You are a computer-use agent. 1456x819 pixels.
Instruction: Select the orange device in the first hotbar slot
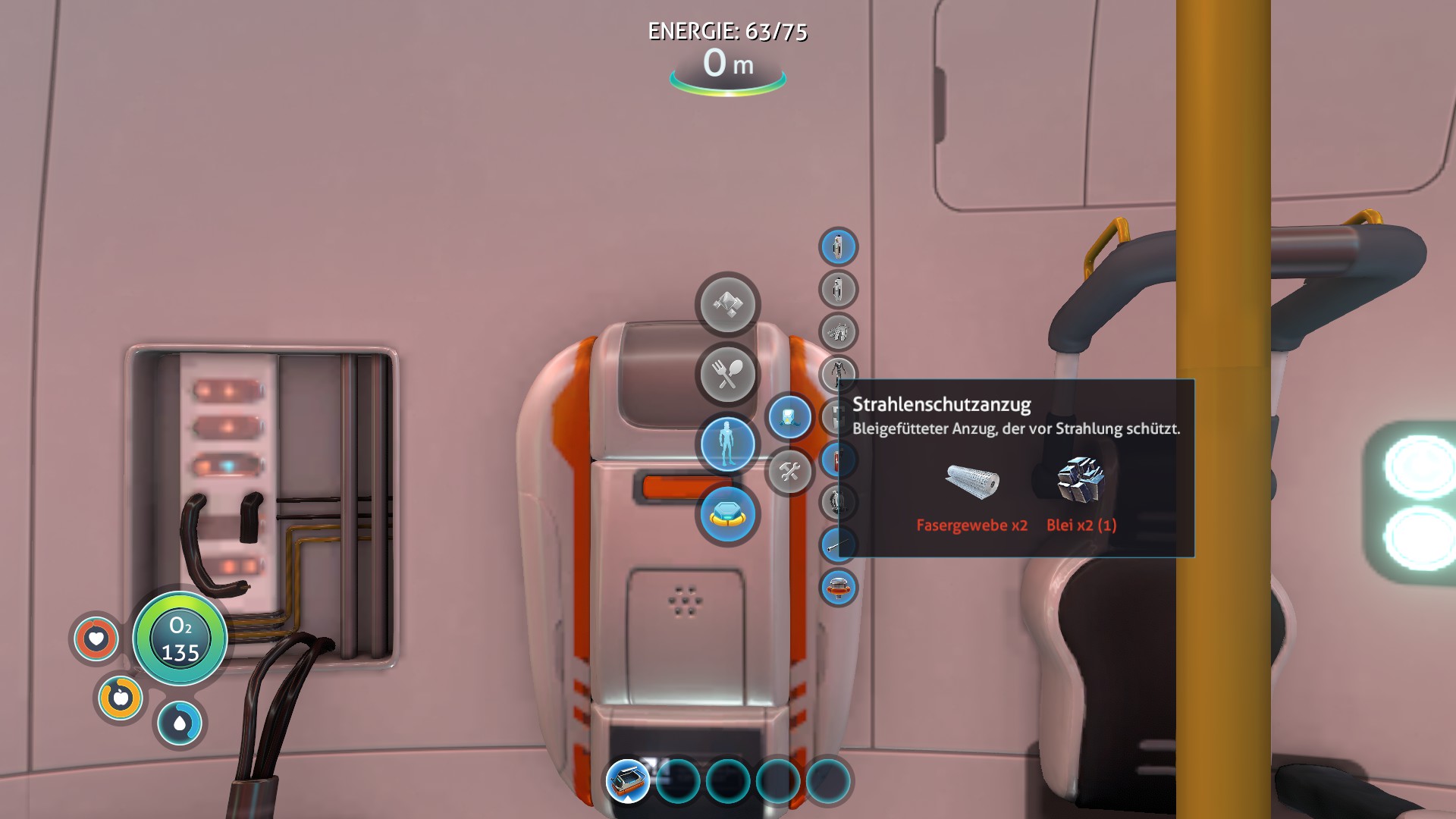pyautogui.click(x=628, y=780)
